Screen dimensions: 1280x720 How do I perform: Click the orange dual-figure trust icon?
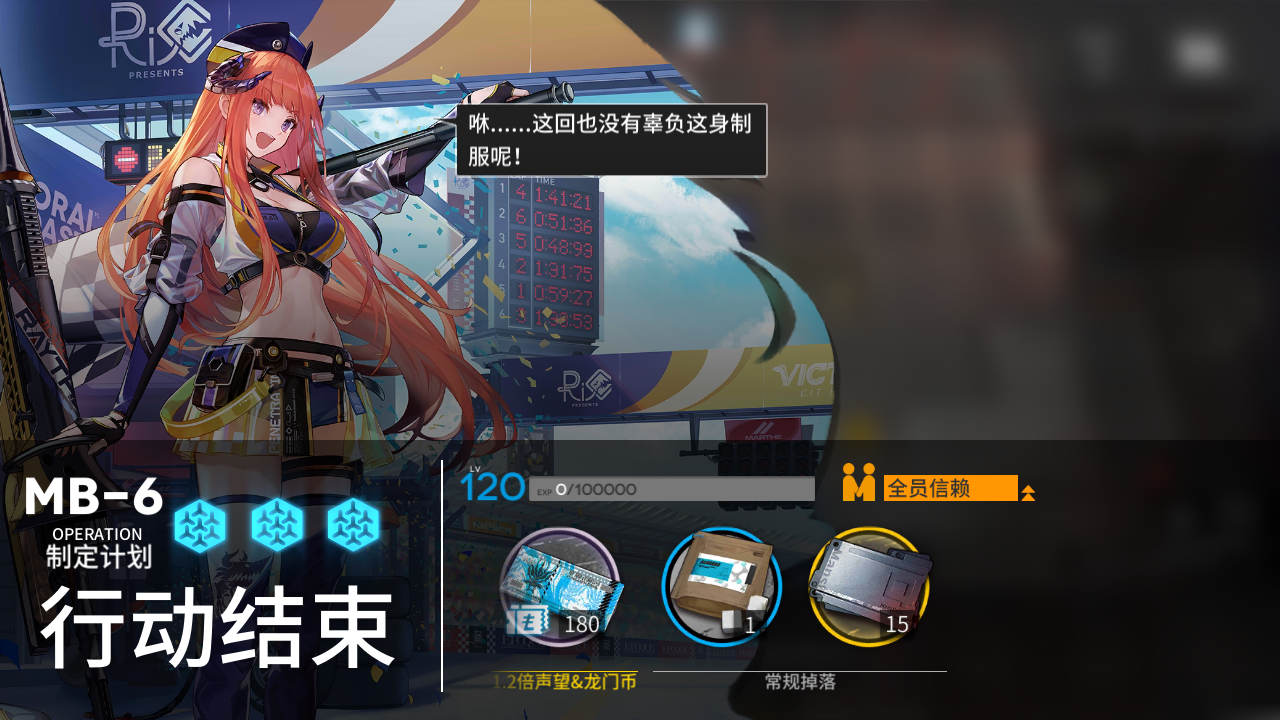click(857, 488)
